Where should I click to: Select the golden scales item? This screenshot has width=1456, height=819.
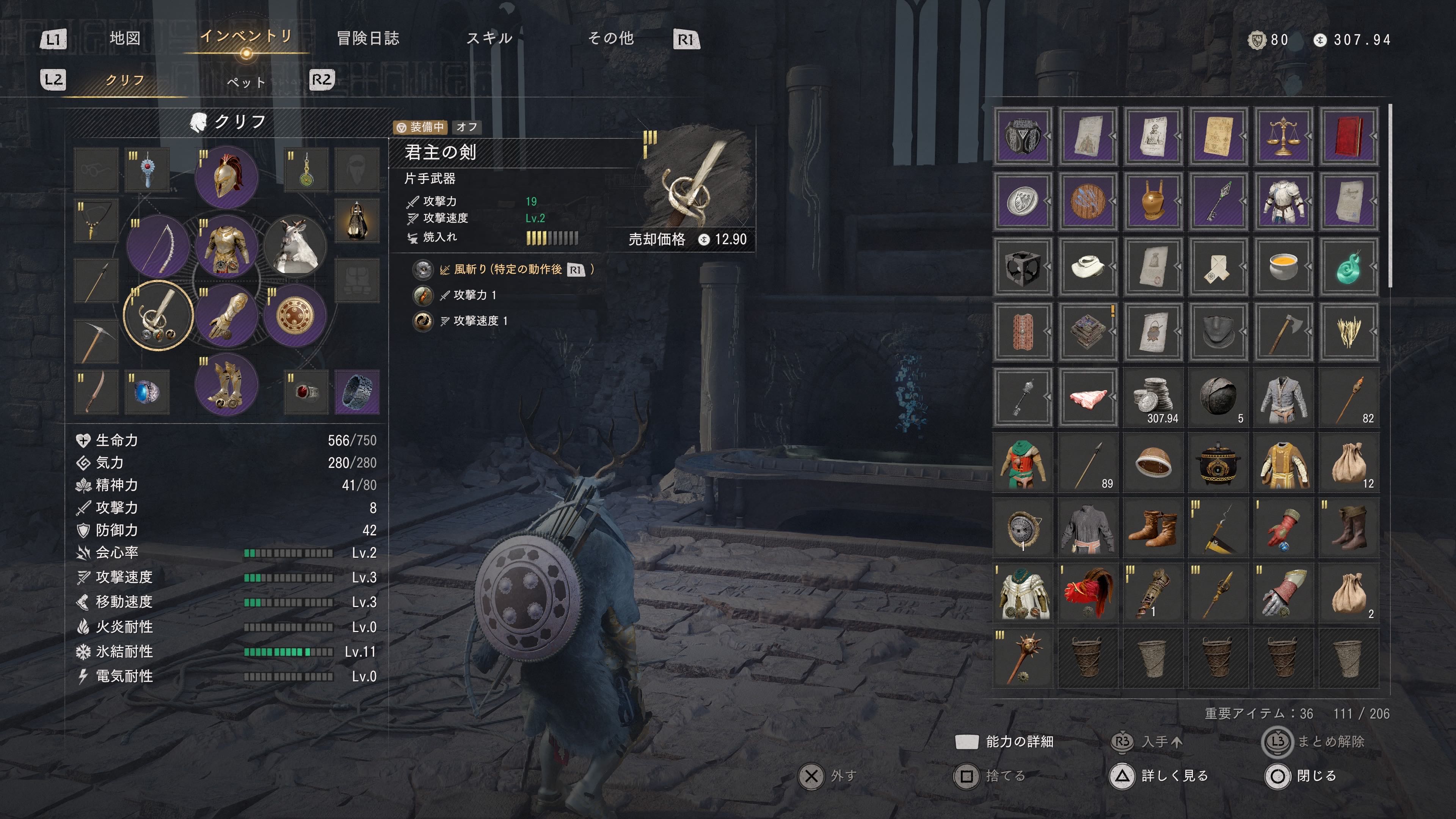coord(1283,136)
